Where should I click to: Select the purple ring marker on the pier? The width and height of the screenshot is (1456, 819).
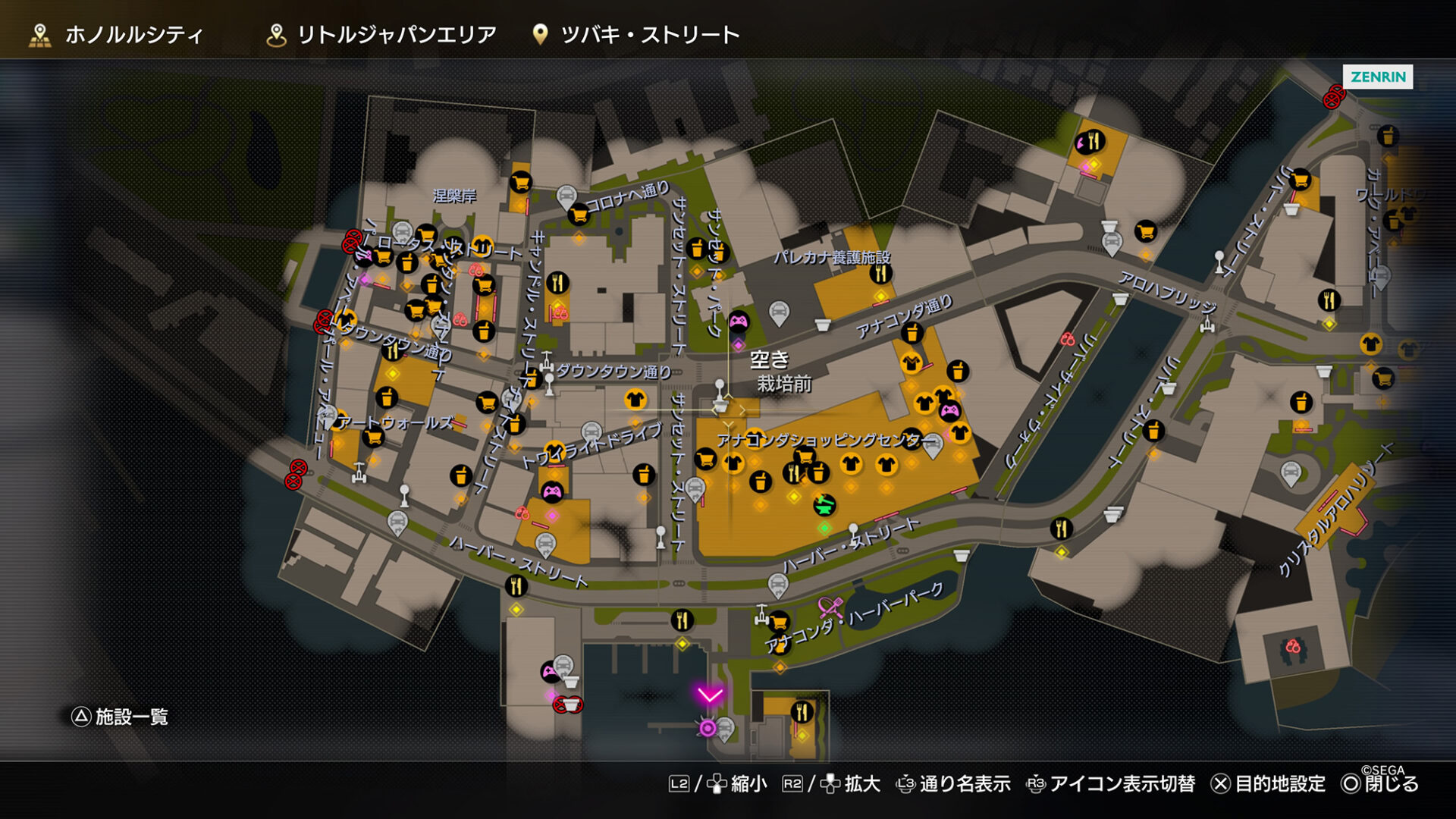[708, 728]
